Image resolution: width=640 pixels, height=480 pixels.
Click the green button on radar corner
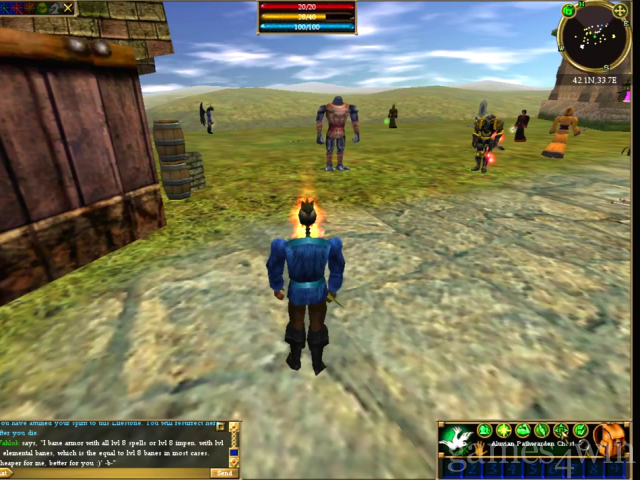click(567, 11)
